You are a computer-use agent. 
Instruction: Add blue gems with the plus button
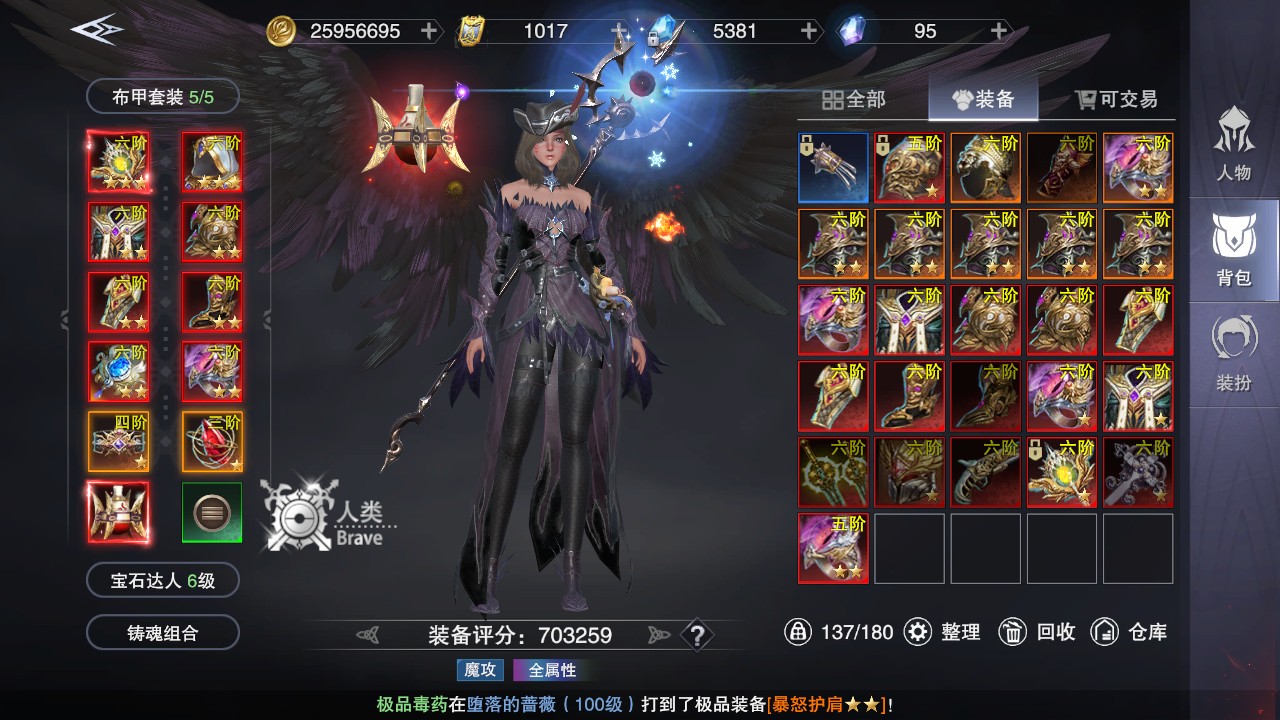[x=809, y=31]
